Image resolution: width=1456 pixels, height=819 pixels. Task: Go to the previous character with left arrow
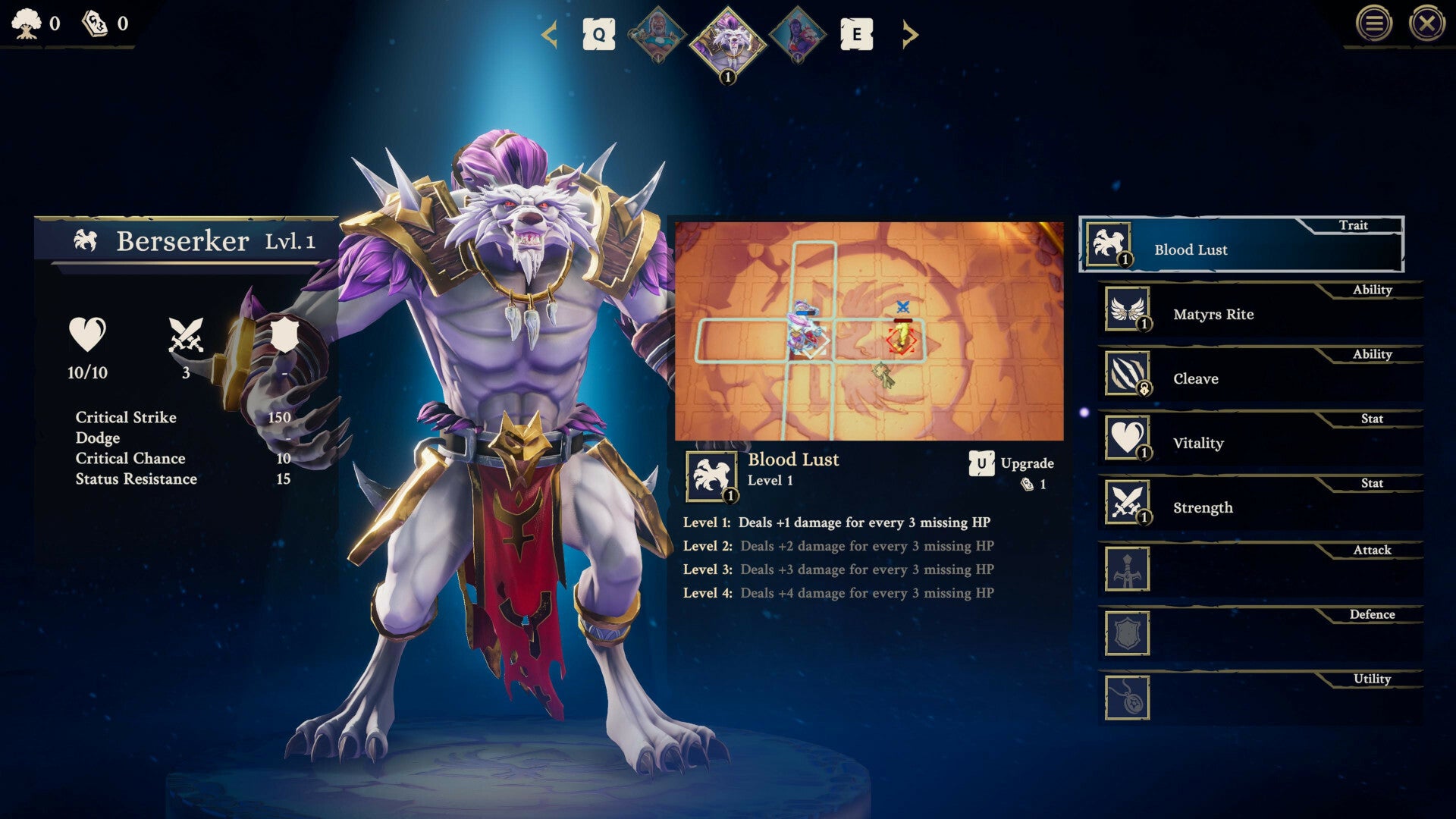click(x=550, y=35)
